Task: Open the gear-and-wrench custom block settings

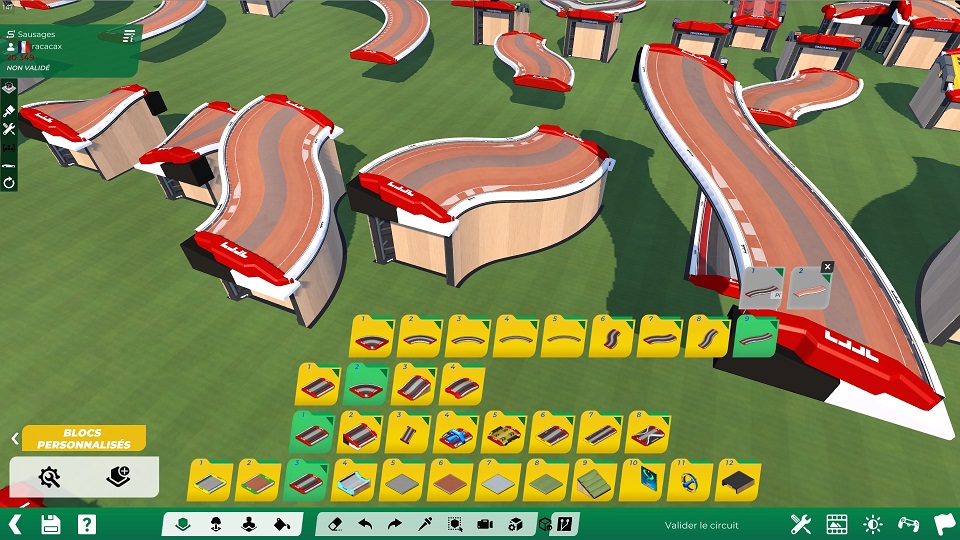Action: click(49, 476)
